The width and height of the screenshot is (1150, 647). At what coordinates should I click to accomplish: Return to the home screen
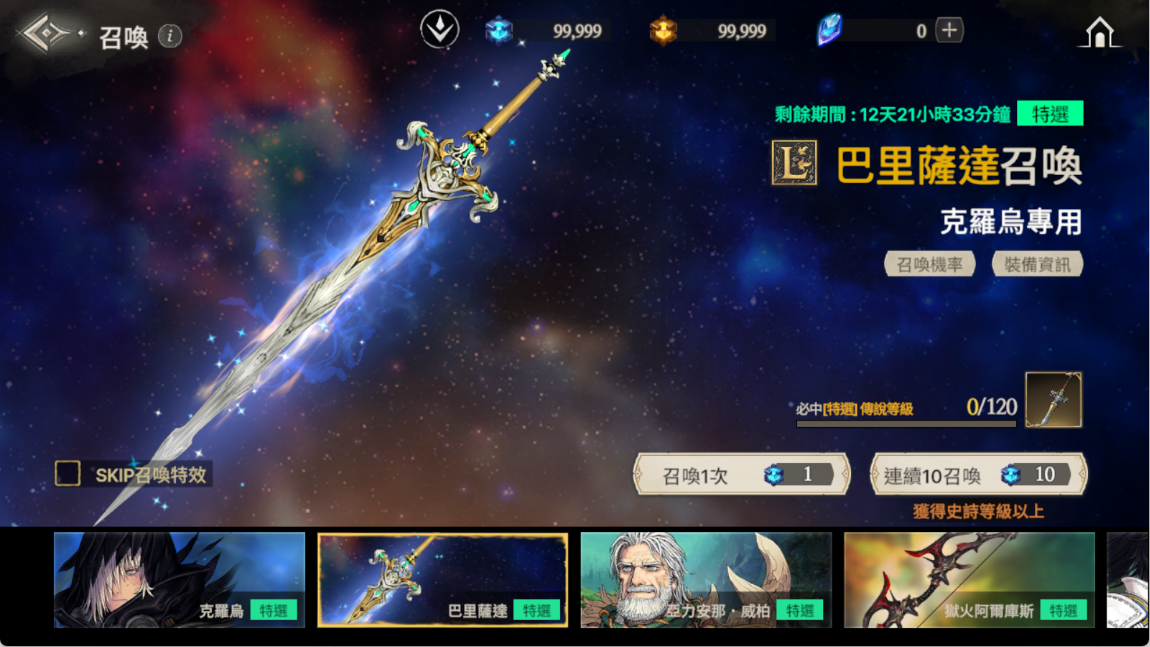pos(1099,33)
